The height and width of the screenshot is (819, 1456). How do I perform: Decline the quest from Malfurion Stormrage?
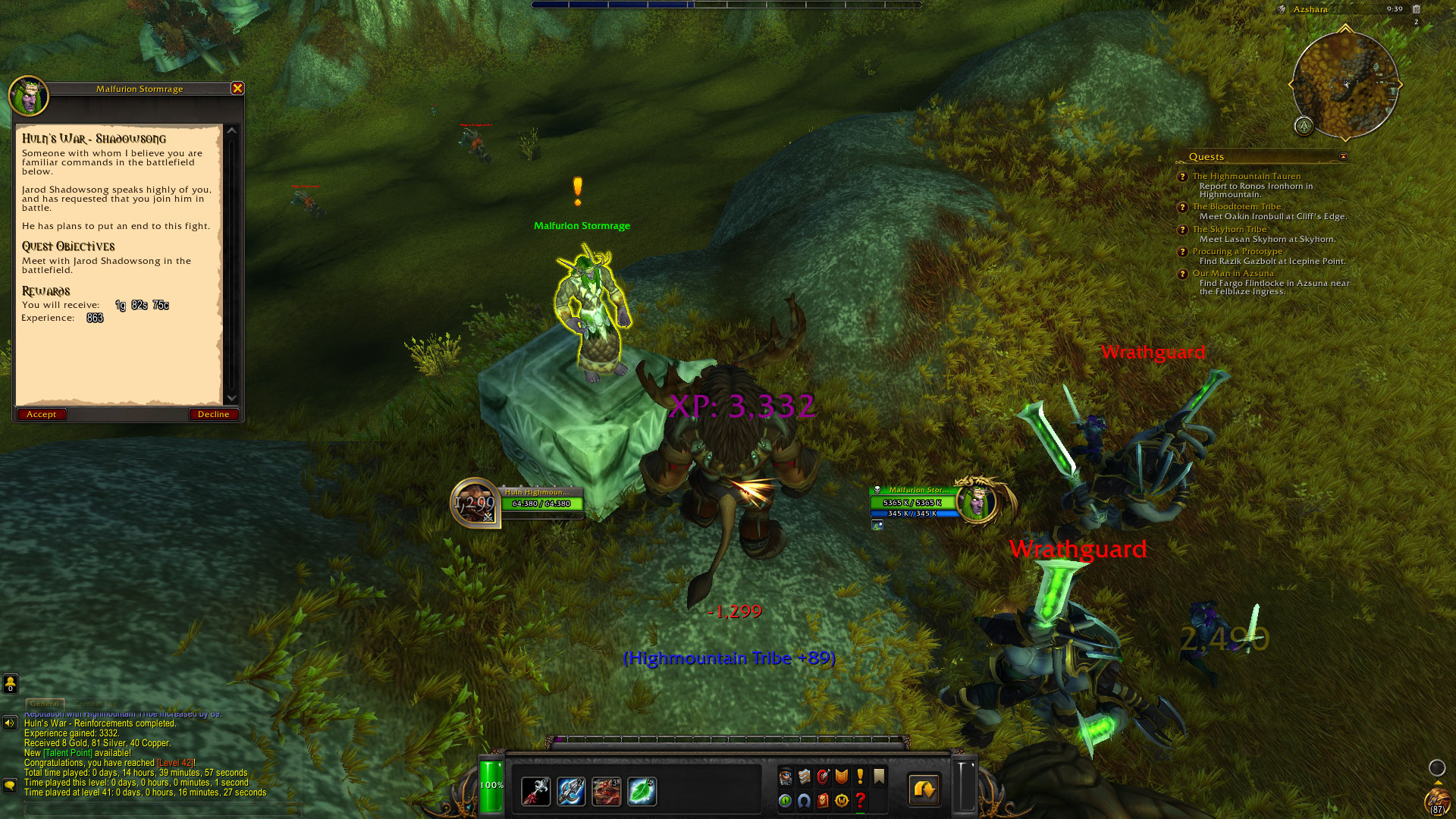pyautogui.click(x=213, y=414)
